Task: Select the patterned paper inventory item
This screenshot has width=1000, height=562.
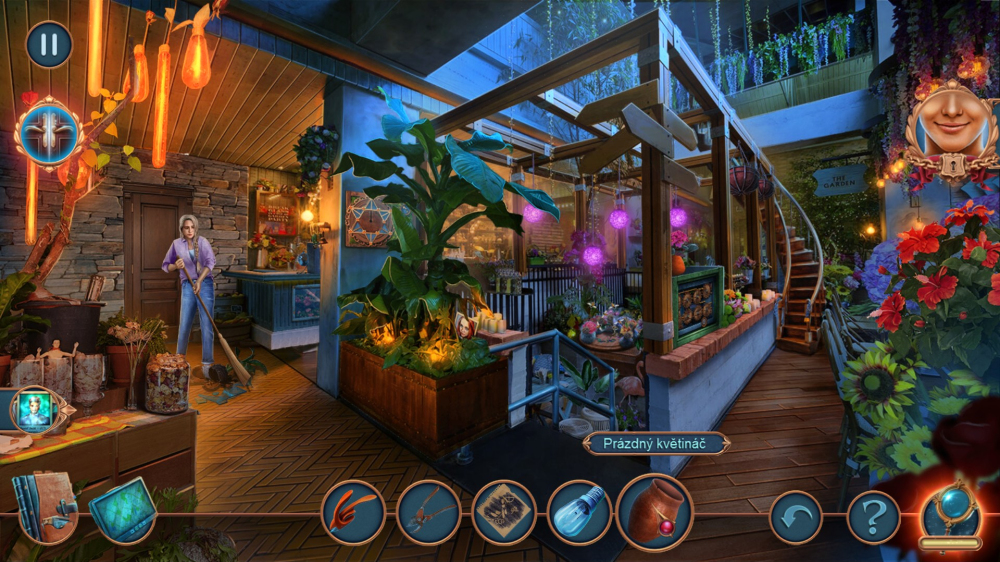Action: coord(504,512)
